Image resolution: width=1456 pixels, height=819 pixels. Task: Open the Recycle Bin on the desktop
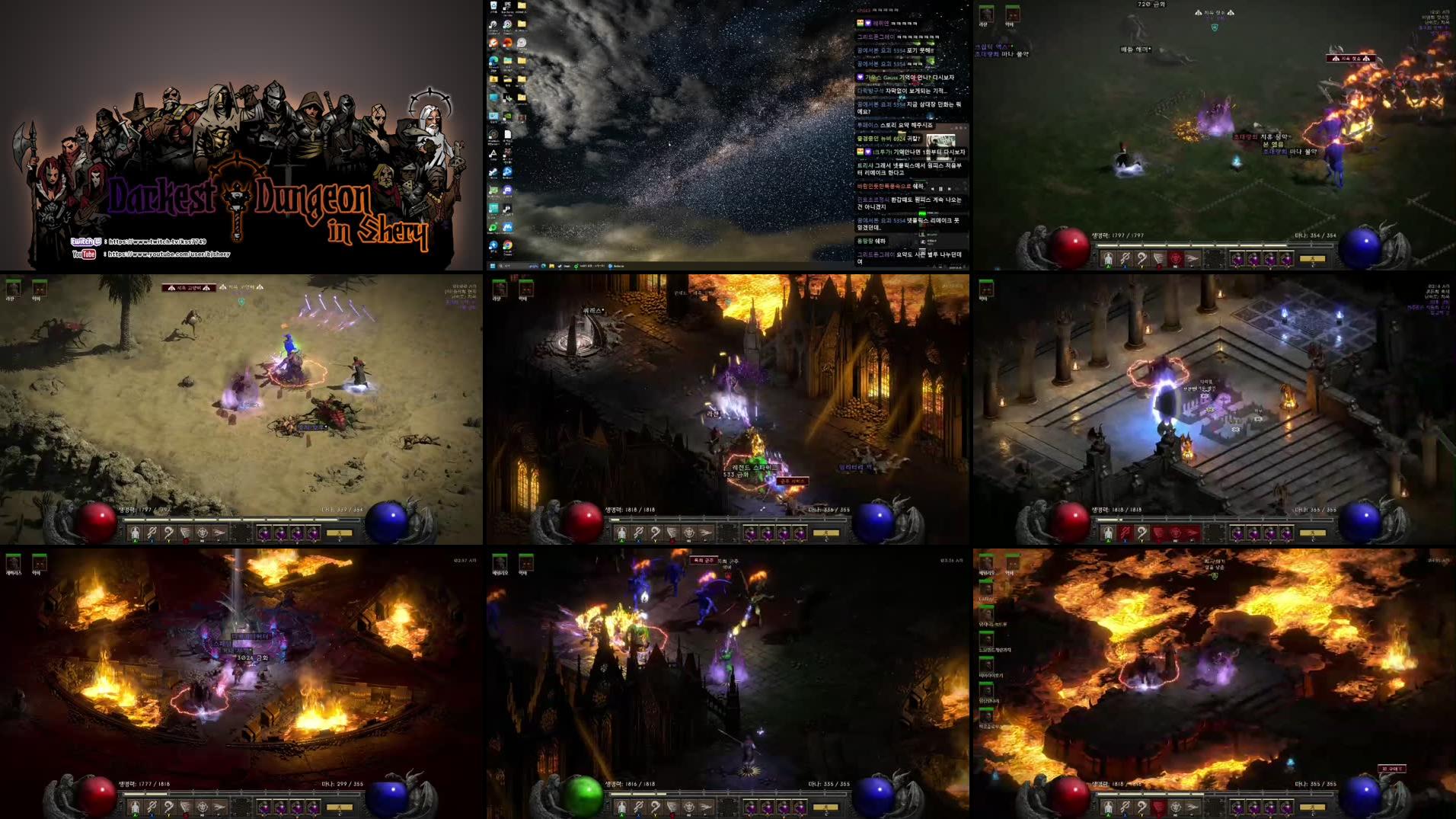coord(493,7)
